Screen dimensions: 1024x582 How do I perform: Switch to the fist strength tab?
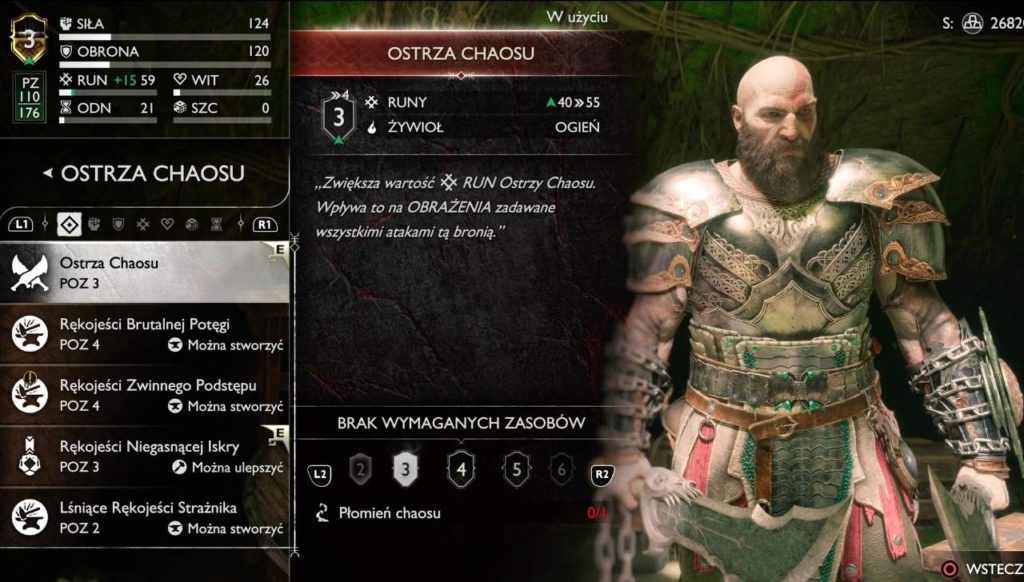(94, 223)
